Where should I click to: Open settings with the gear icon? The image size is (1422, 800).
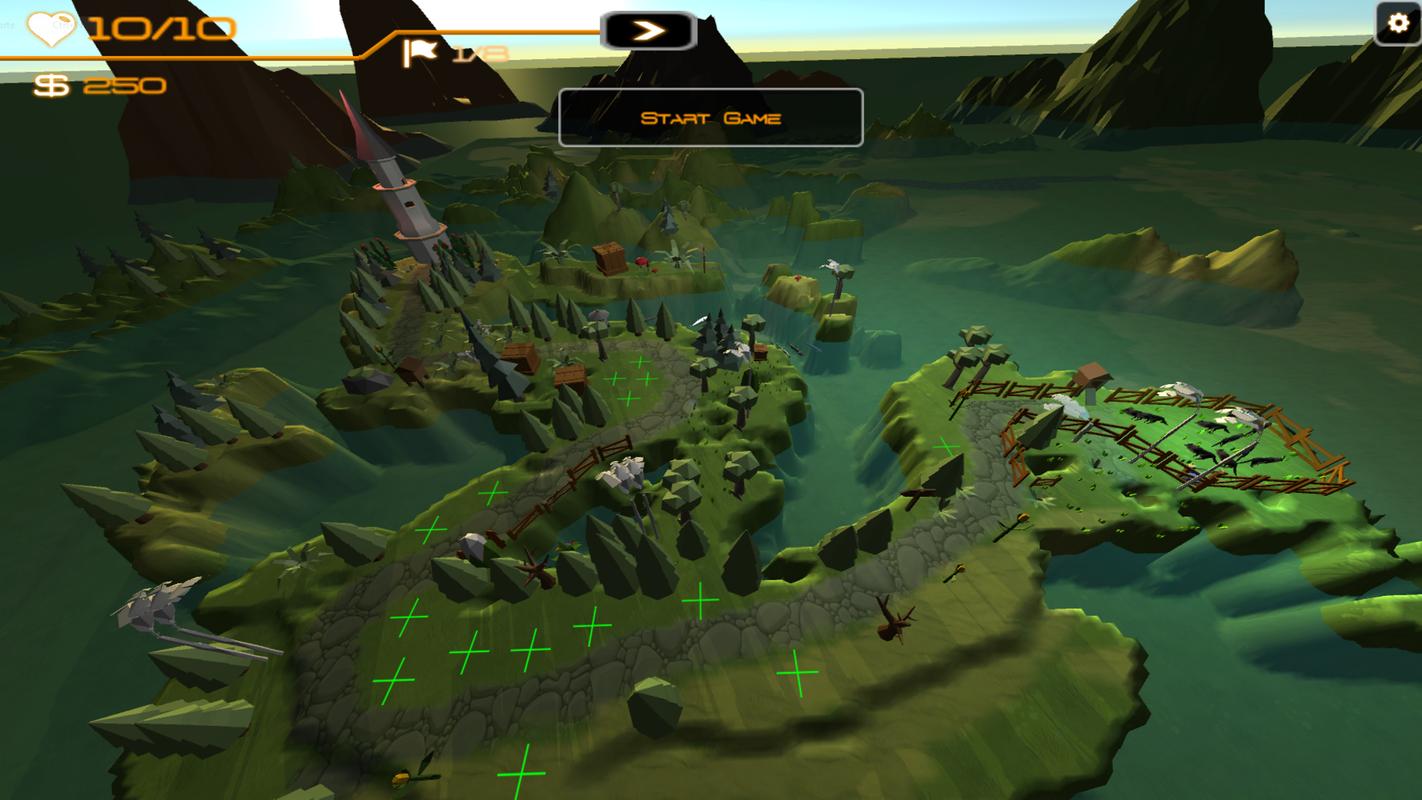pos(1397,23)
